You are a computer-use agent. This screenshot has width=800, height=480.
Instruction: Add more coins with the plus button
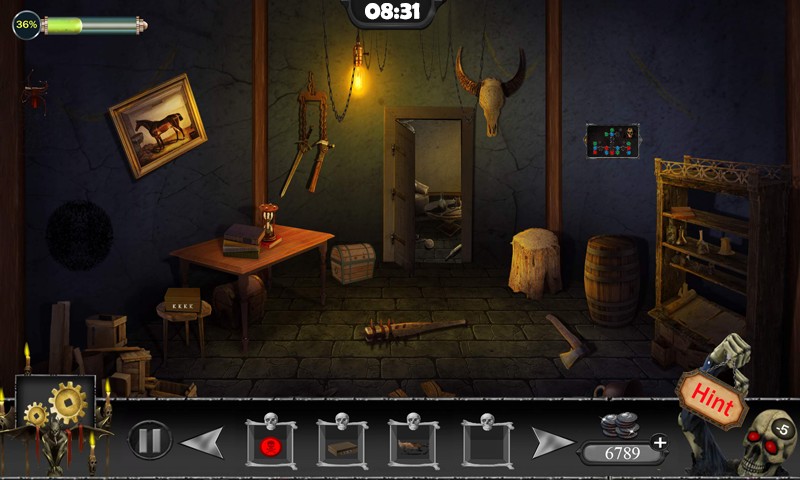point(659,442)
